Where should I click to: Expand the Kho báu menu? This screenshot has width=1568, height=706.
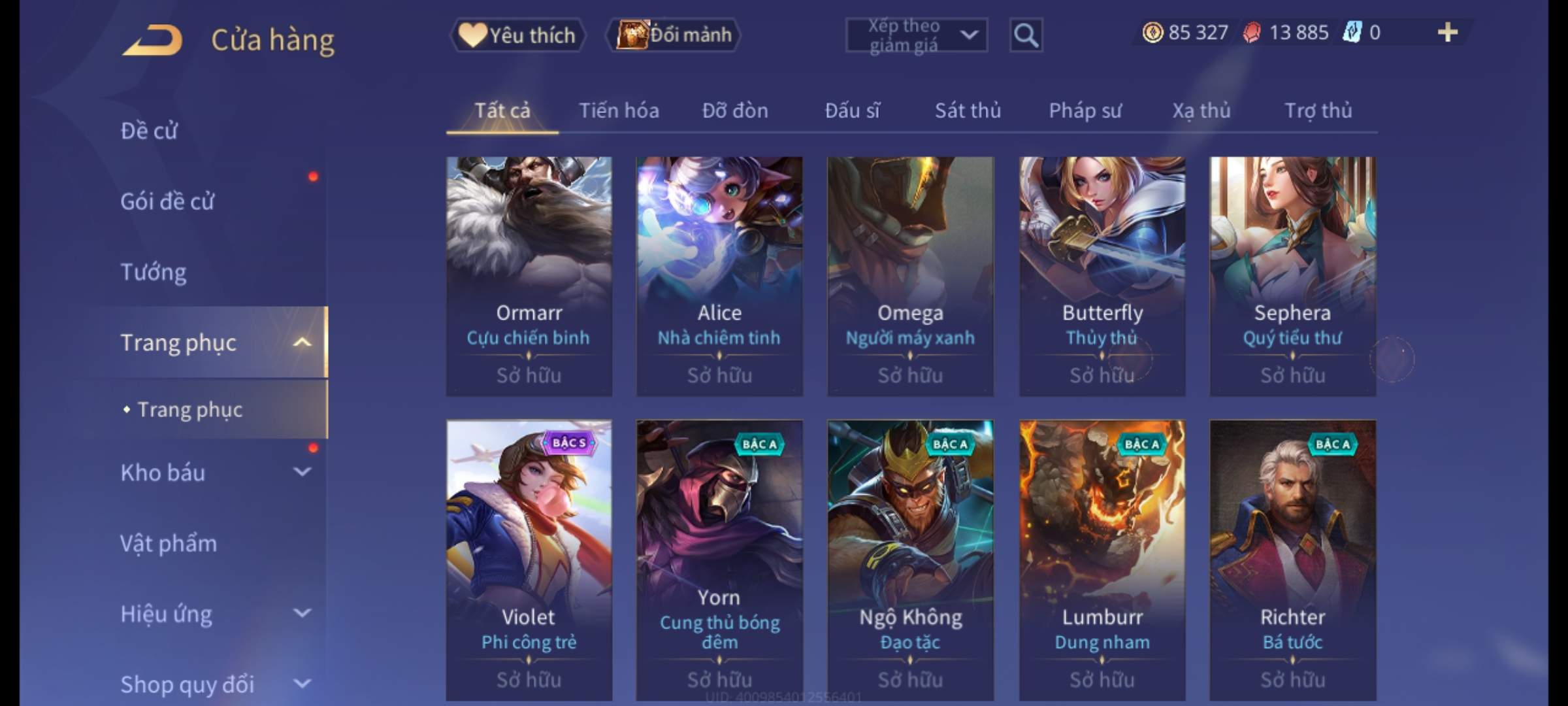pos(216,473)
